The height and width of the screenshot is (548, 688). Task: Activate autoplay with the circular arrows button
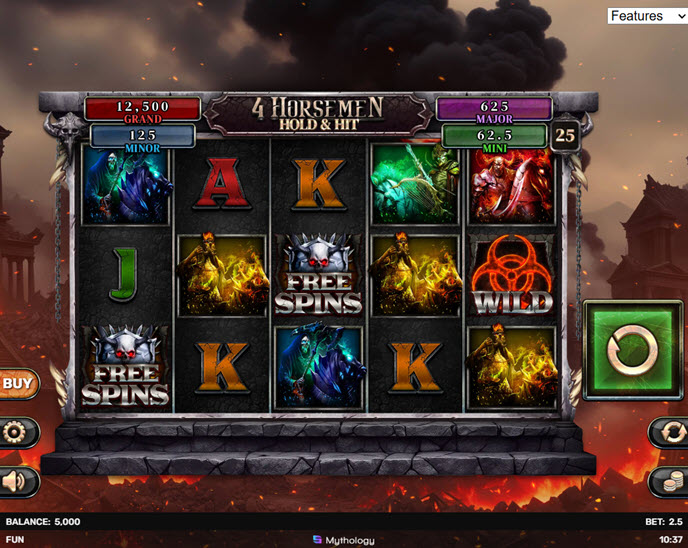670,432
